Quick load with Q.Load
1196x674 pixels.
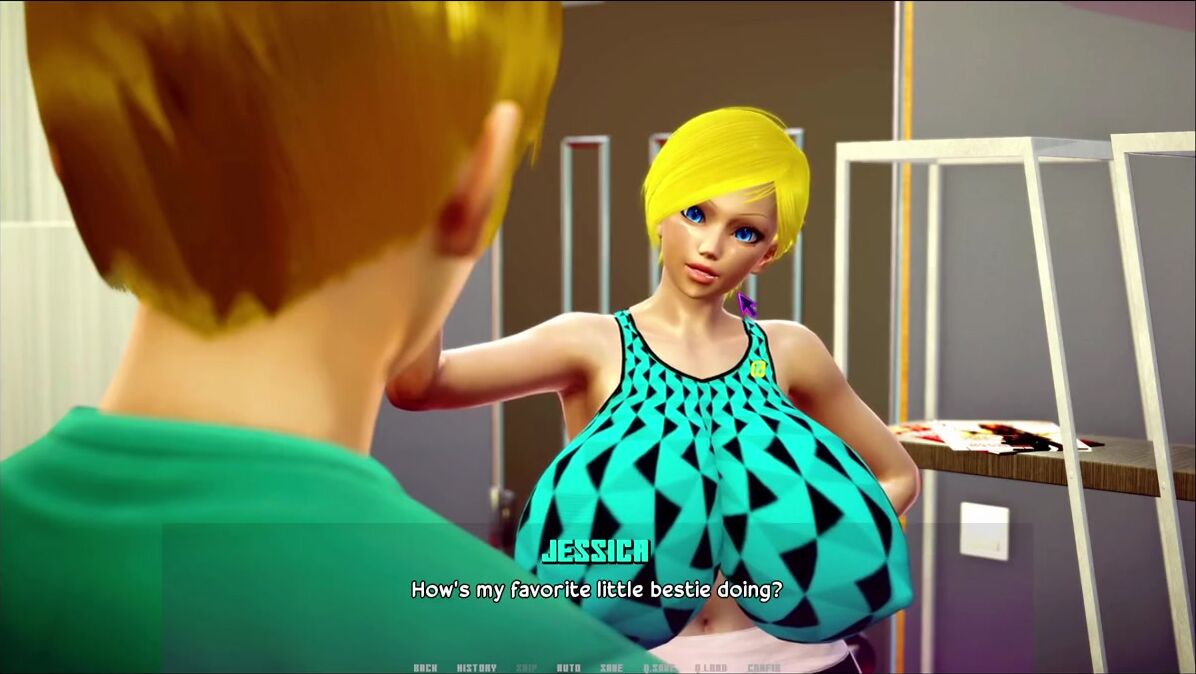pos(710,668)
